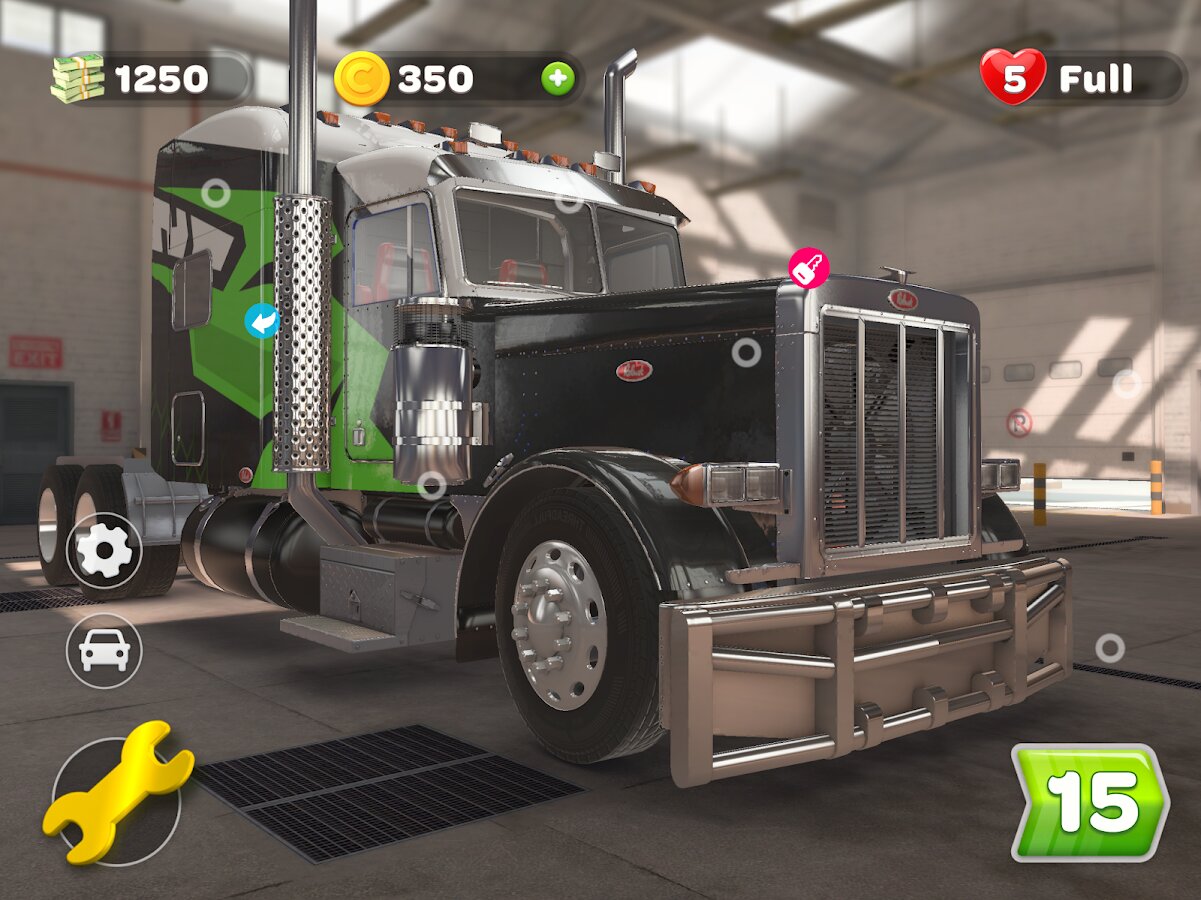Image resolution: width=1201 pixels, height=900 pixels.
Task: Tap the green plus to add coins
Action: pos(558,79)
